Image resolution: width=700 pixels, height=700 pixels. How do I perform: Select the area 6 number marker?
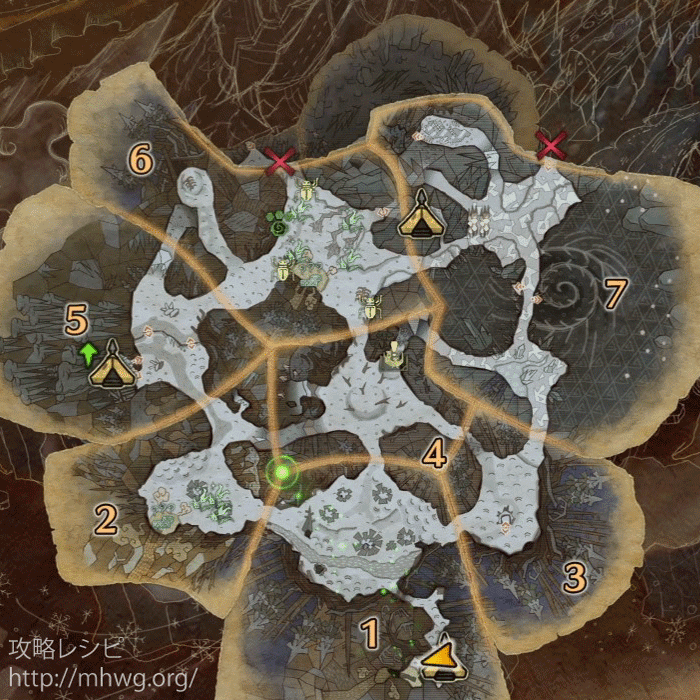(140, 159)
